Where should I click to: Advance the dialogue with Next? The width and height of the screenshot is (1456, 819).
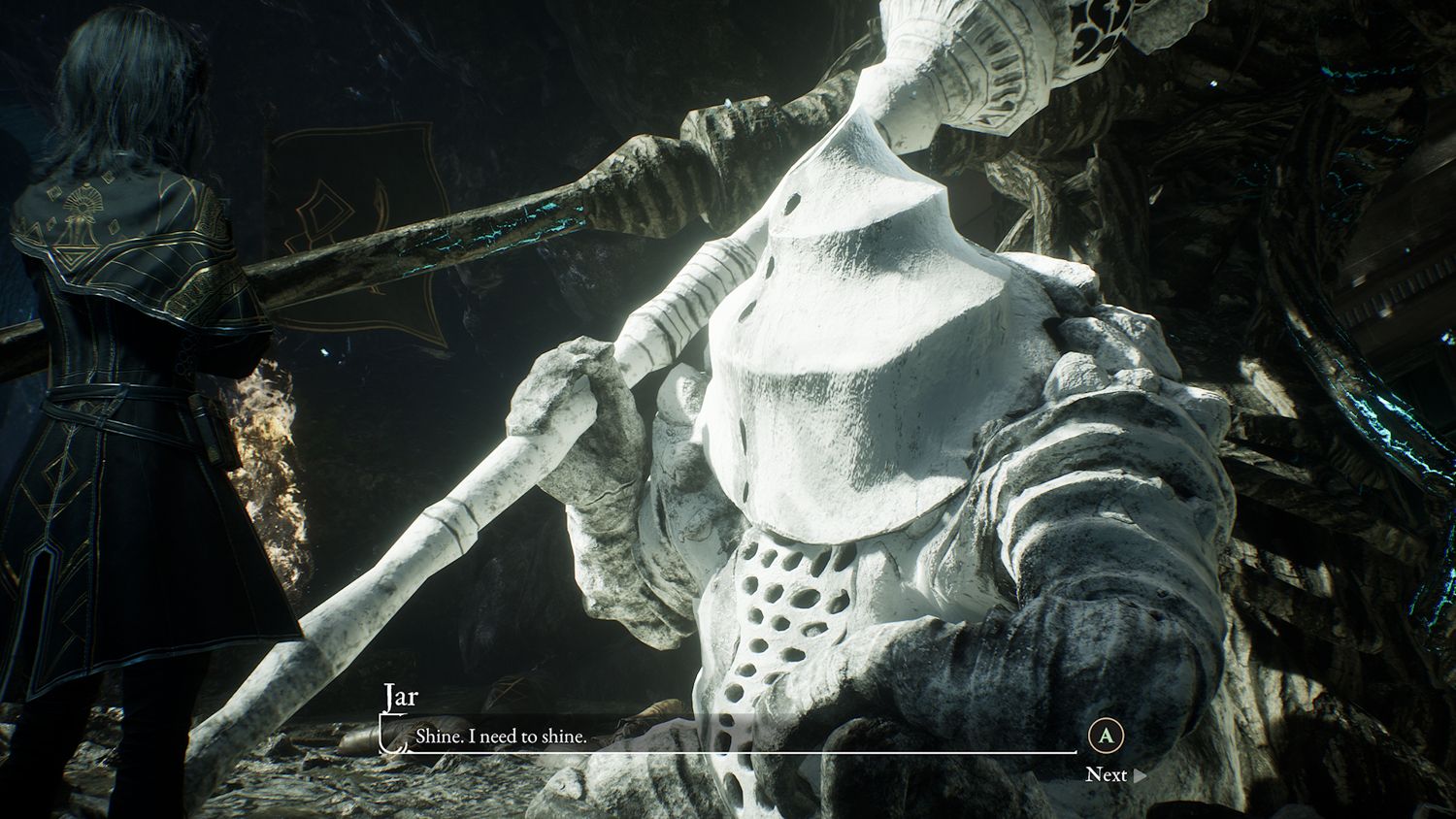(x=1114, y=774)
